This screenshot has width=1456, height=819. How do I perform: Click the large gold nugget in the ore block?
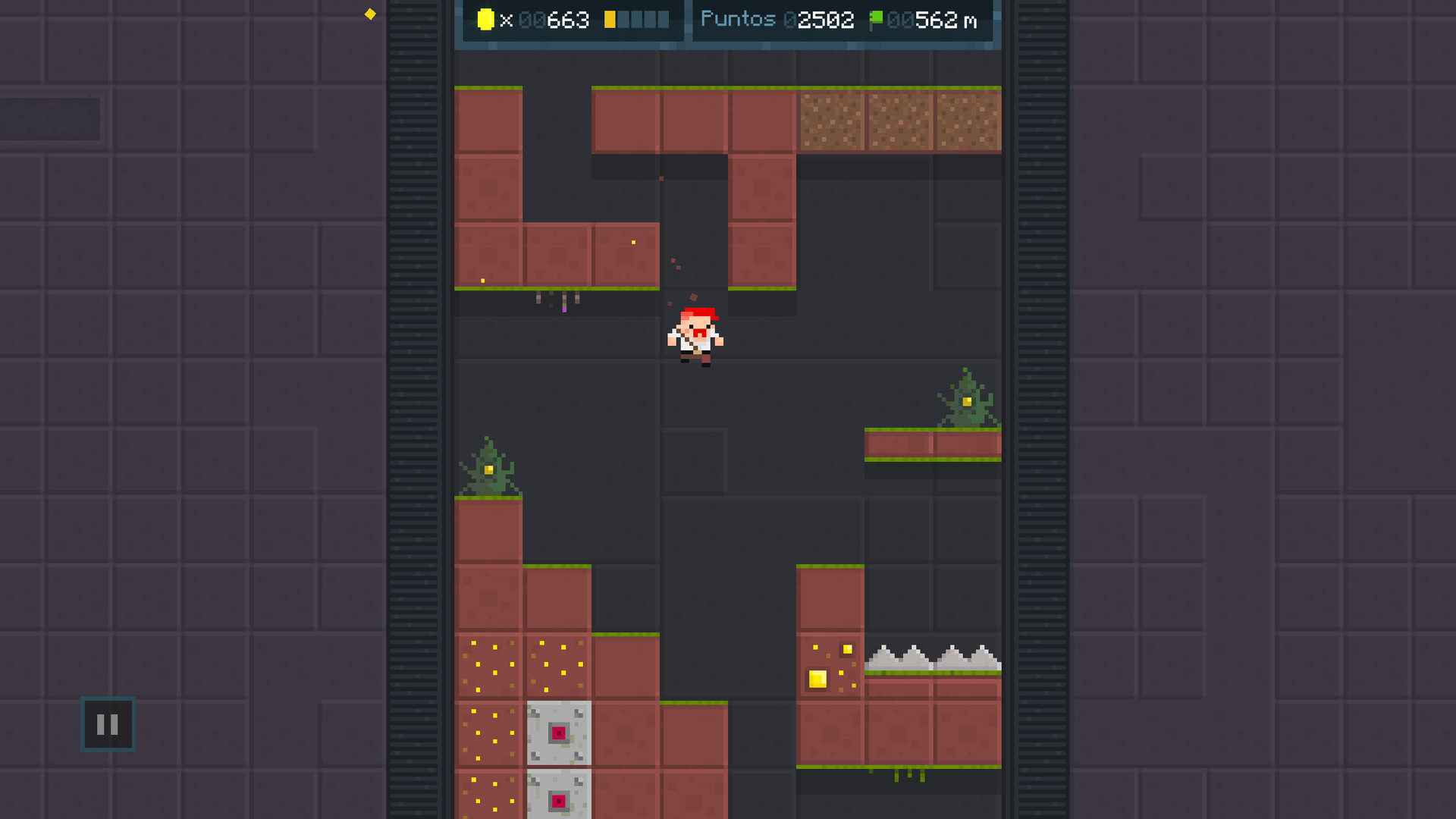pos(817,679)
